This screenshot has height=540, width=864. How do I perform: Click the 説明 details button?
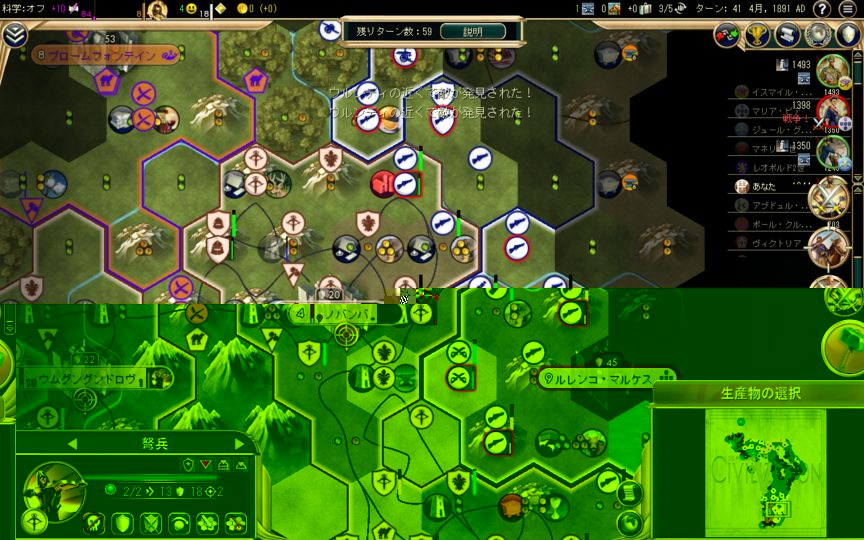(472, 32)
